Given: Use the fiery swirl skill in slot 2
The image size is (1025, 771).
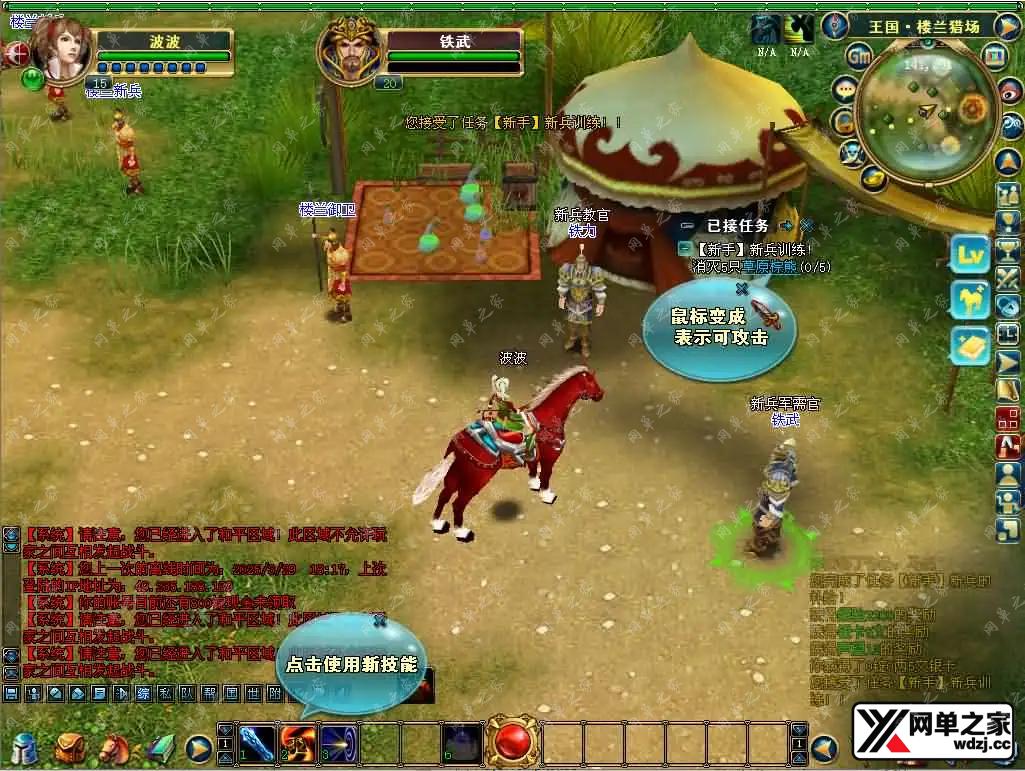Looking at the screenshot, I should coord(298,743).
